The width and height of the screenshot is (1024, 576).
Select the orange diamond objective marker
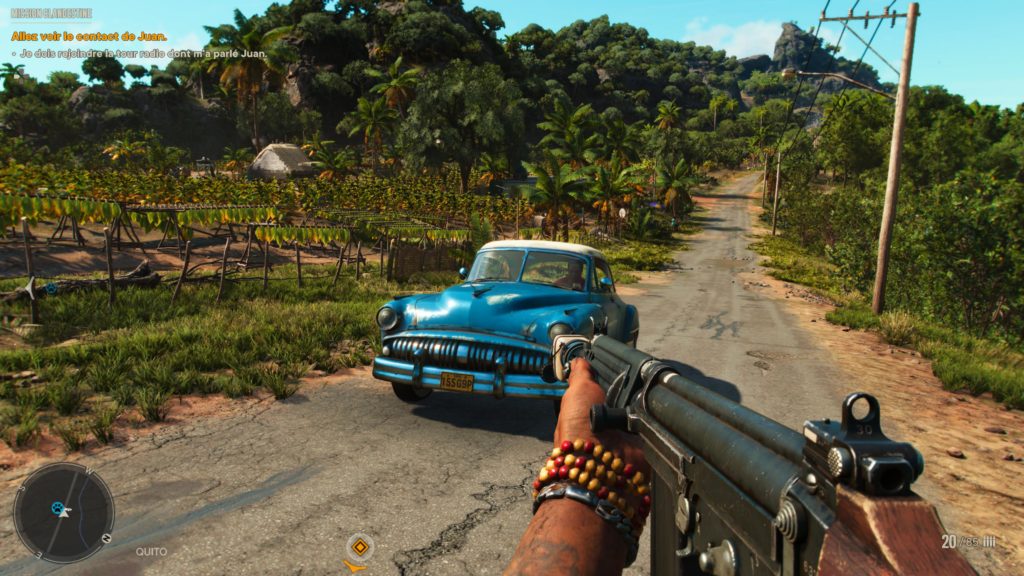coord(359,546)
